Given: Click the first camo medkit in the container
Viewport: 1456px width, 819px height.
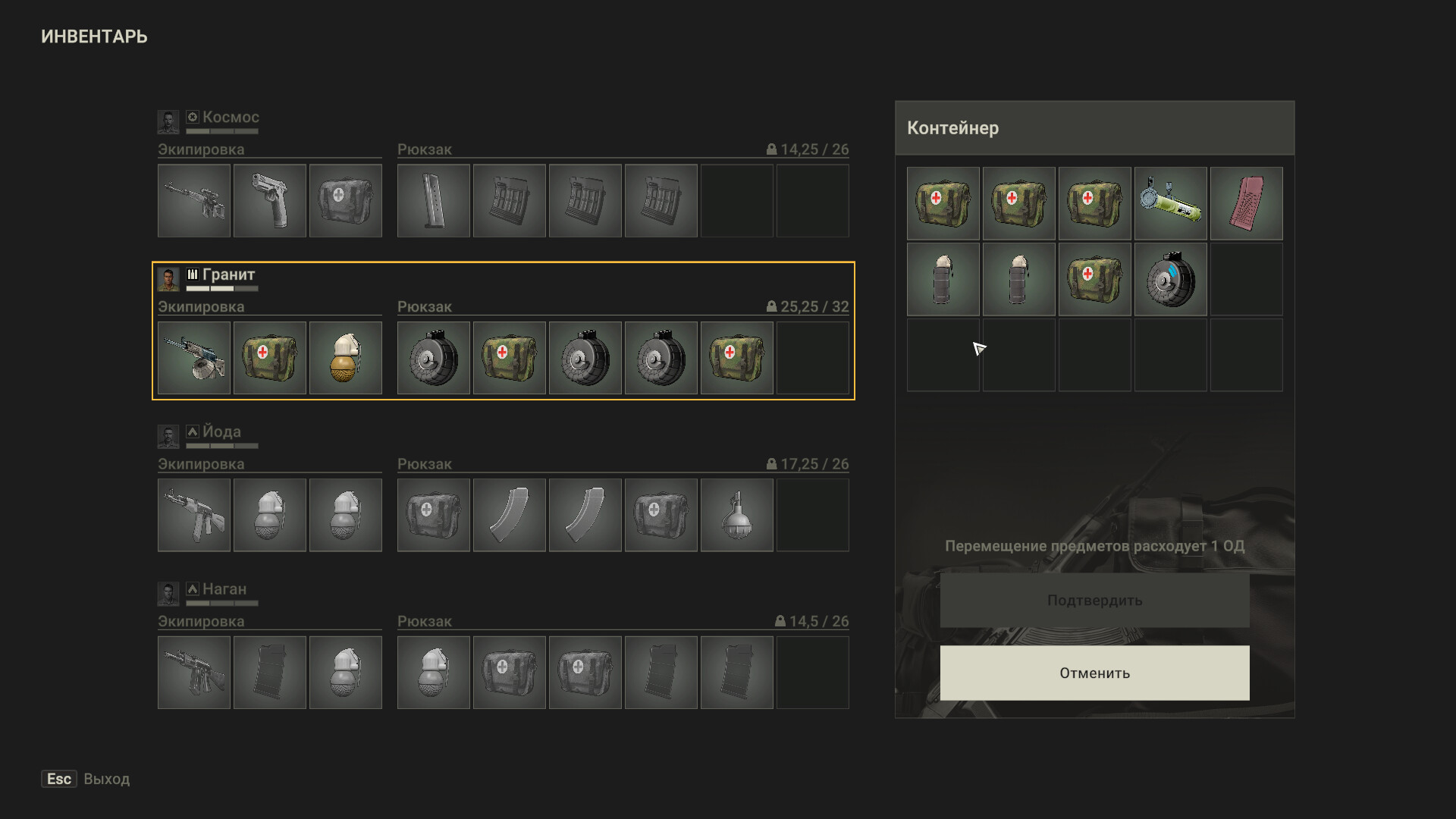Looking at the screenshot, I should click(x=943, y=203).
